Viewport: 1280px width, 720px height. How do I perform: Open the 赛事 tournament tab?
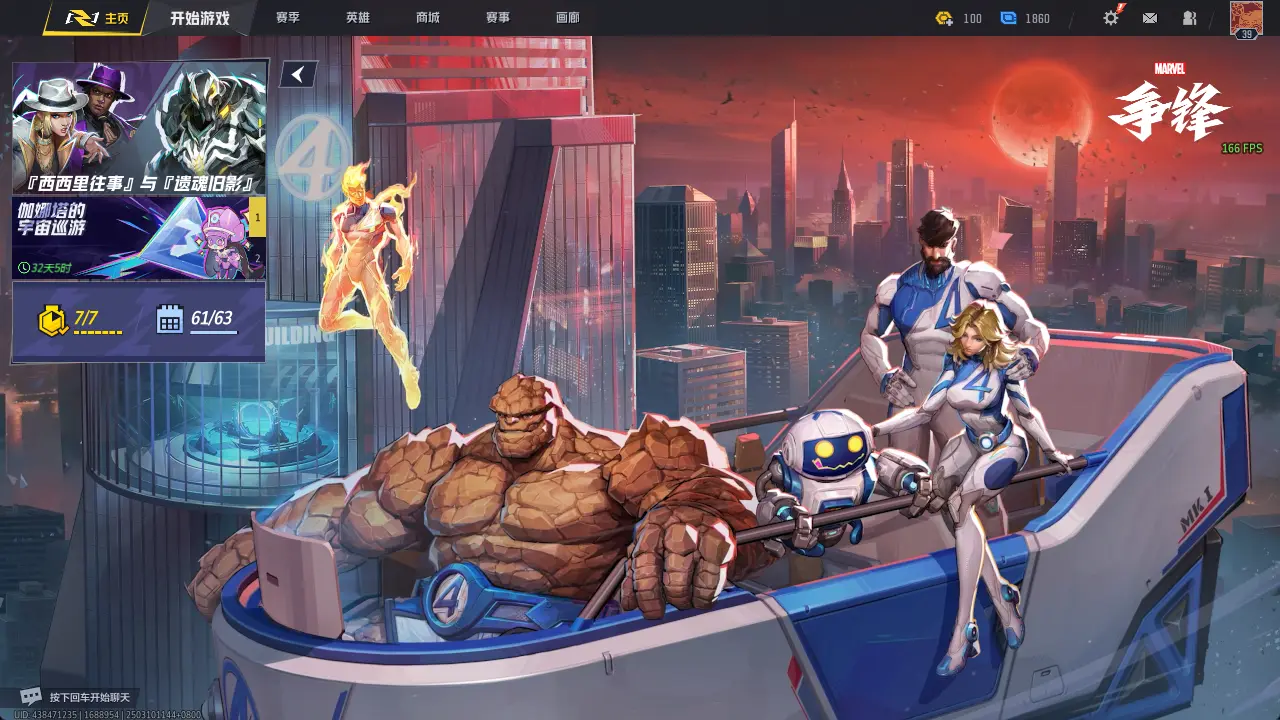click(x=498, y=18)
